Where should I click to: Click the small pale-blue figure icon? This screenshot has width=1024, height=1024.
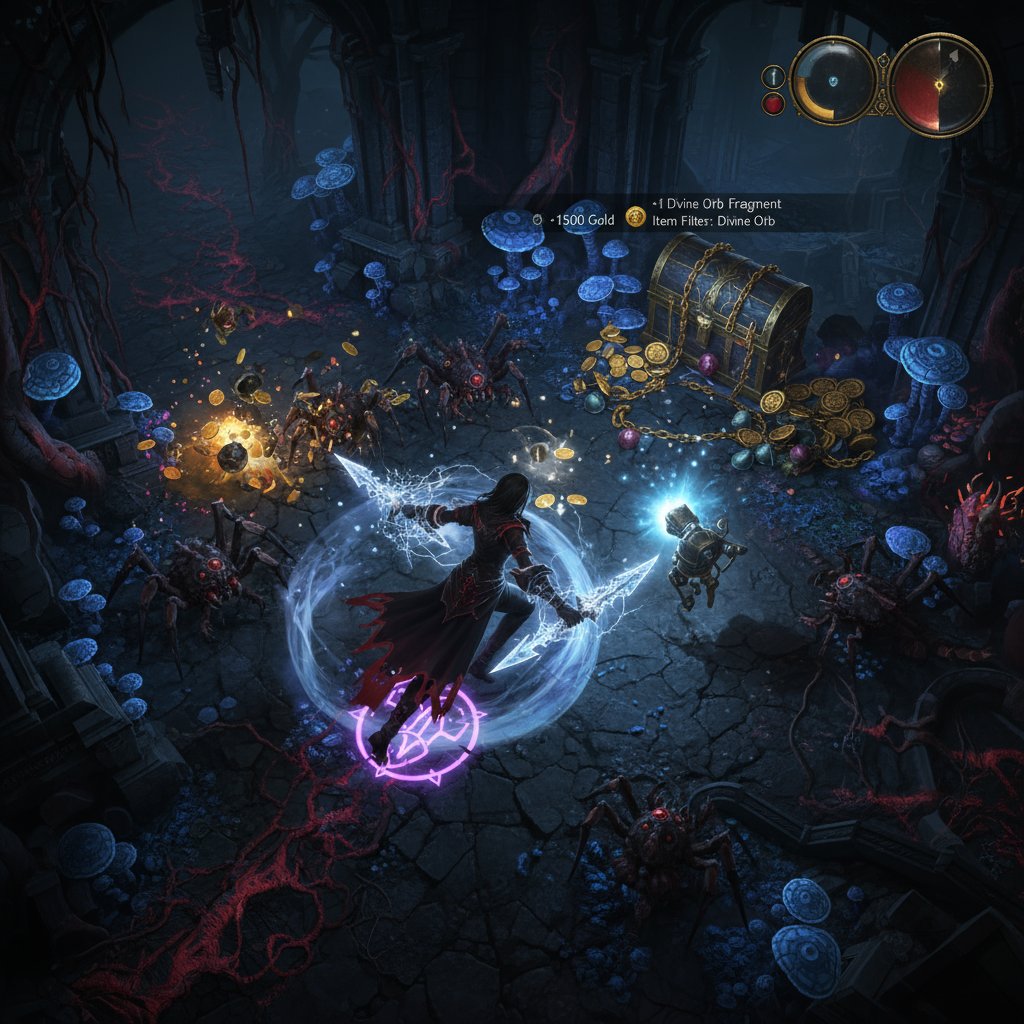point(773,76)
